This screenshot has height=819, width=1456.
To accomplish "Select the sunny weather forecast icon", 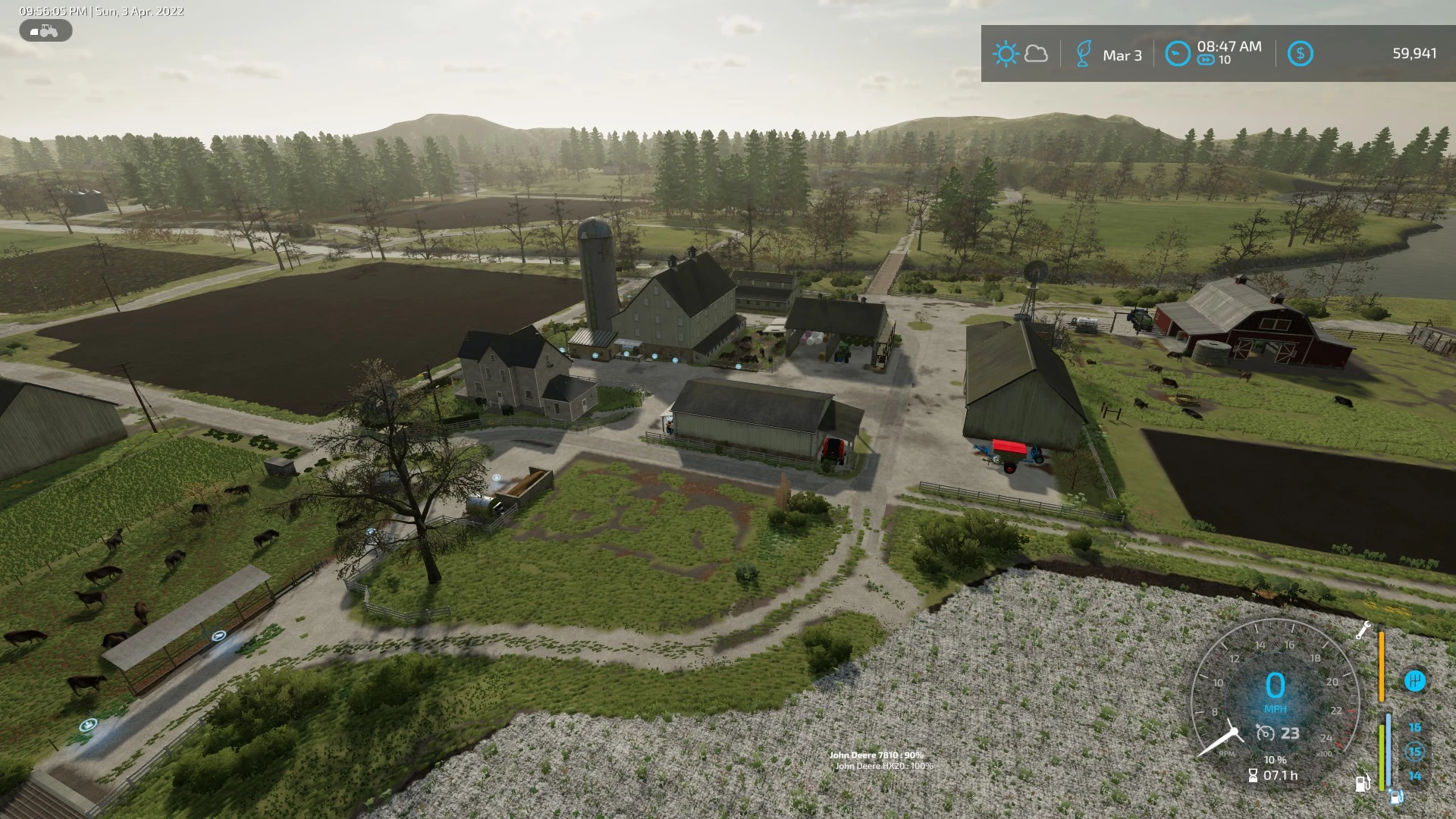I will tap(1006, 54).
